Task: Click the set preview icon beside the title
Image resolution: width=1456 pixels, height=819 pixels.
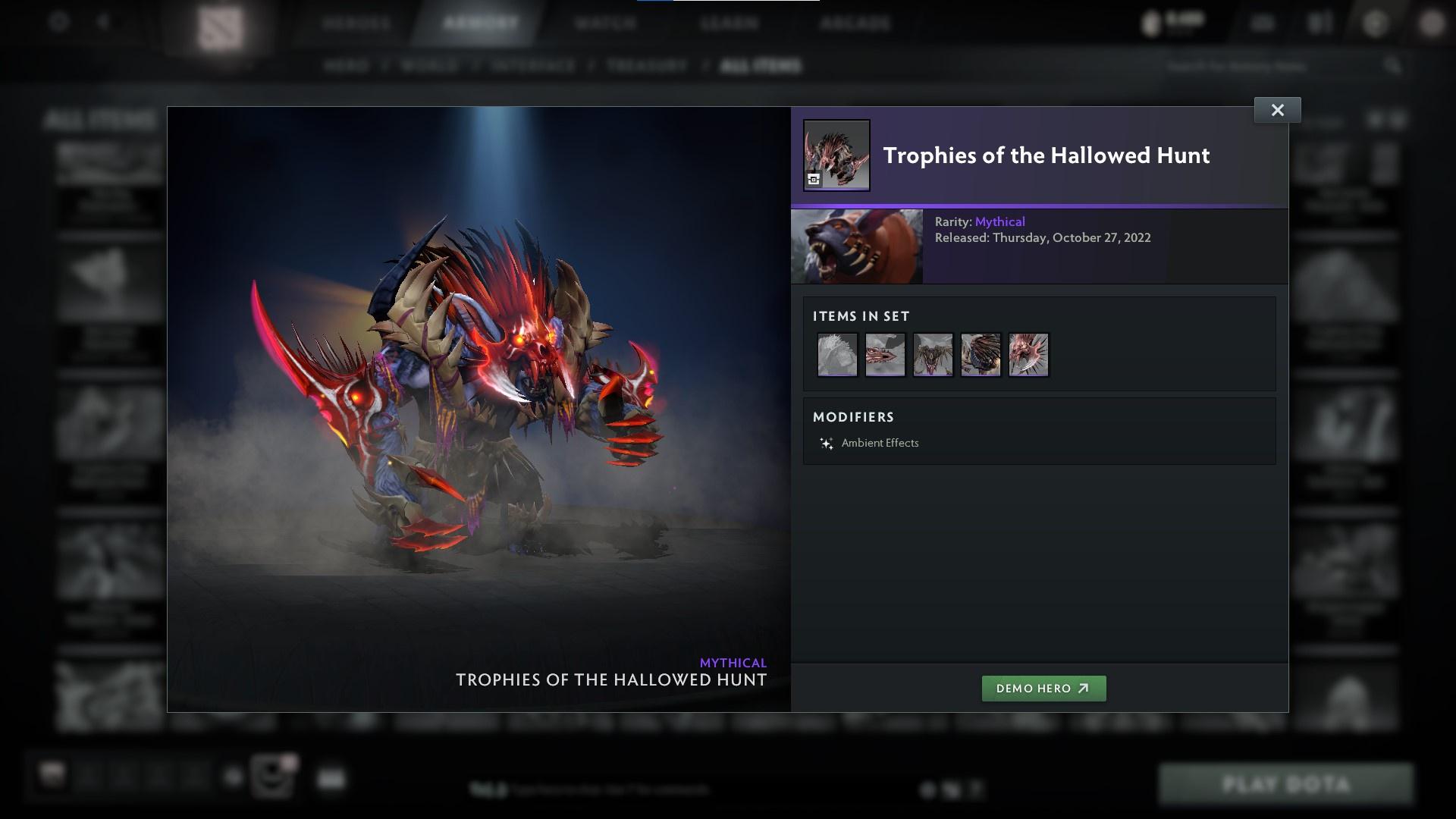Action: [814, 180]
